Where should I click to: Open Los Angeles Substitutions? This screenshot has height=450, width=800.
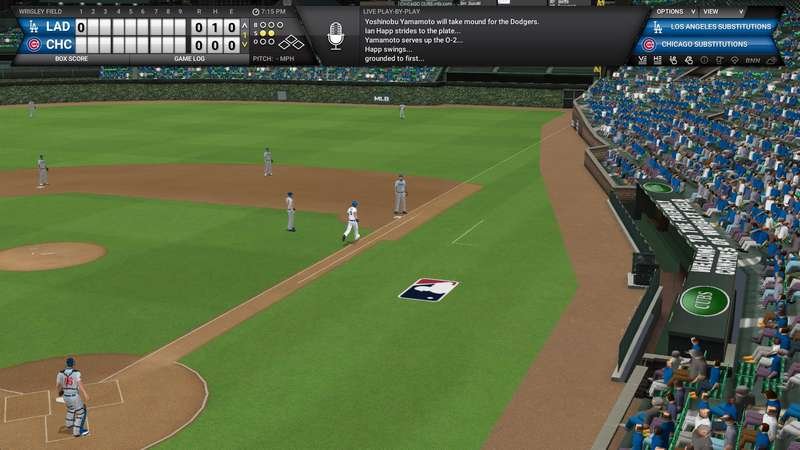[712, 27]
